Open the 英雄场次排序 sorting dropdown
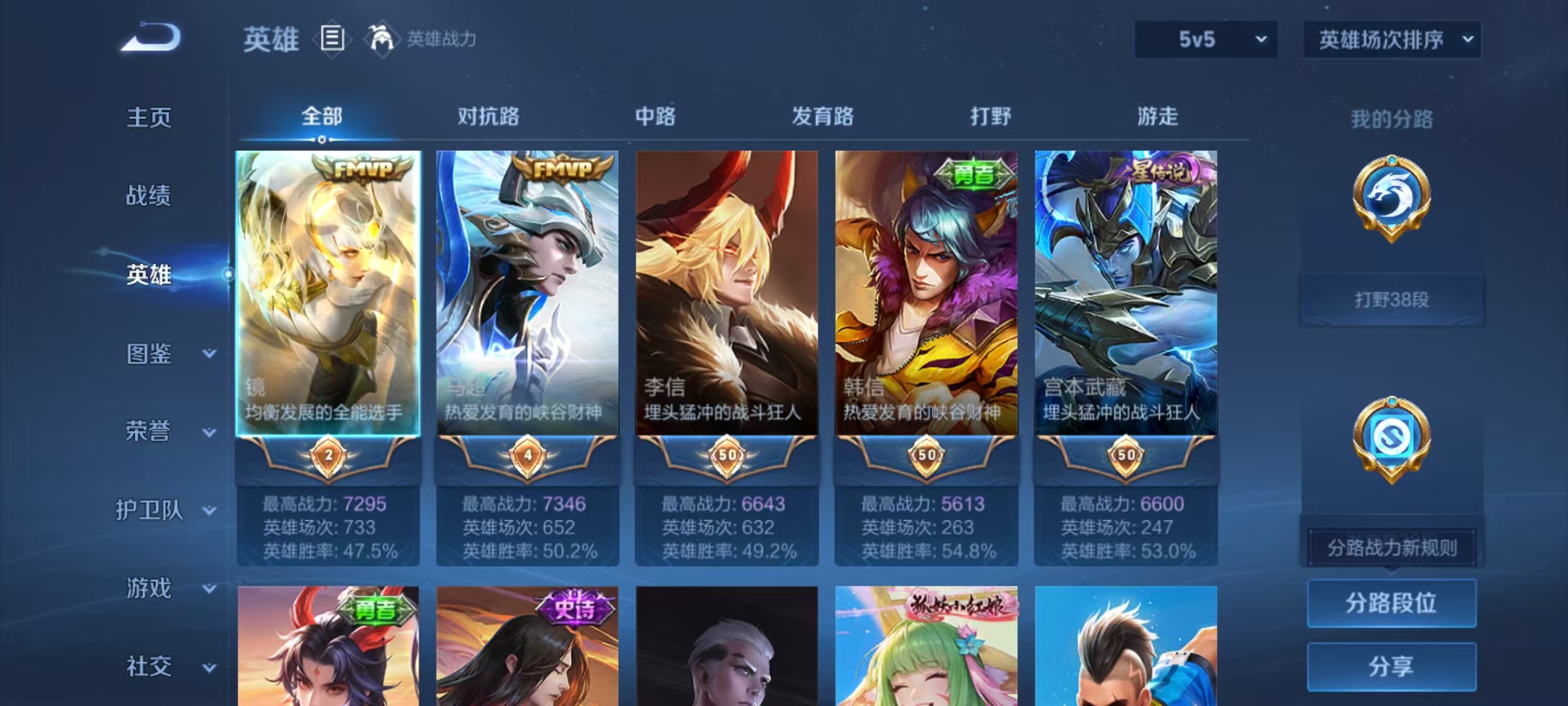The image size is (1568, 706). click(x=1390, y=39)
